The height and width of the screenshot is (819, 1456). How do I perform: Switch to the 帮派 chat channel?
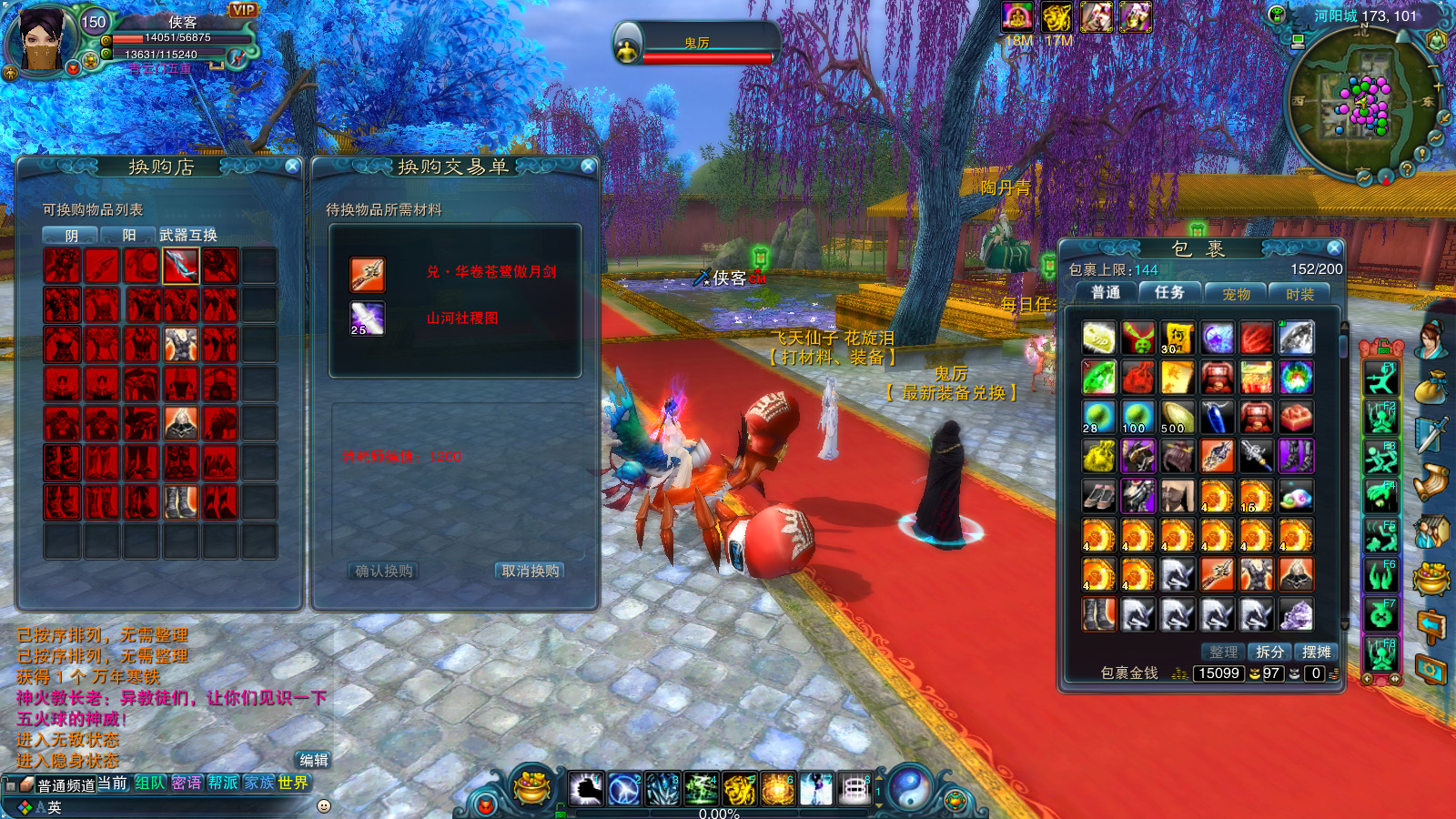pos(223,783)
